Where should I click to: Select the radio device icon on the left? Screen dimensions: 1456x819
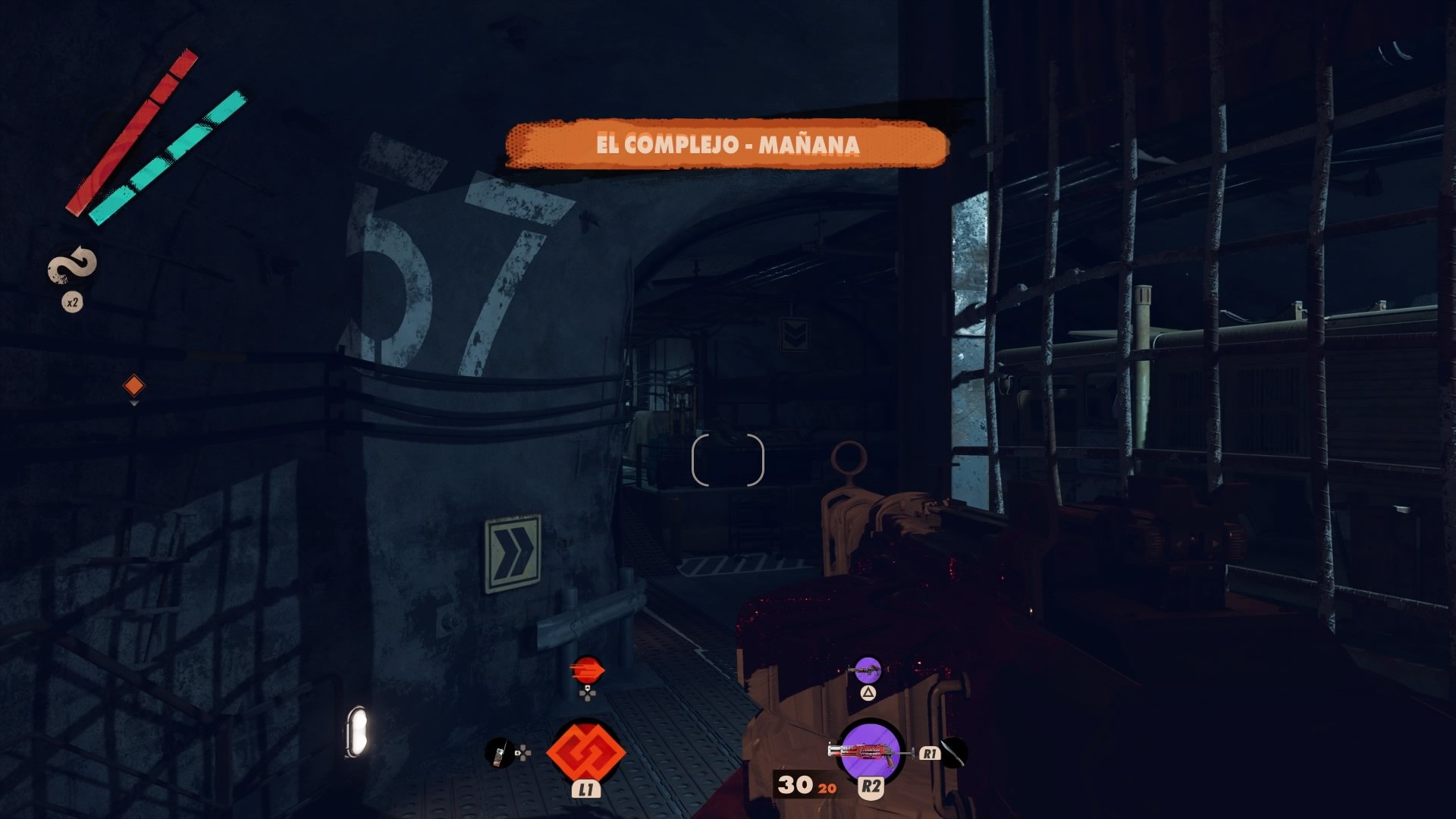tap(500, 755)
